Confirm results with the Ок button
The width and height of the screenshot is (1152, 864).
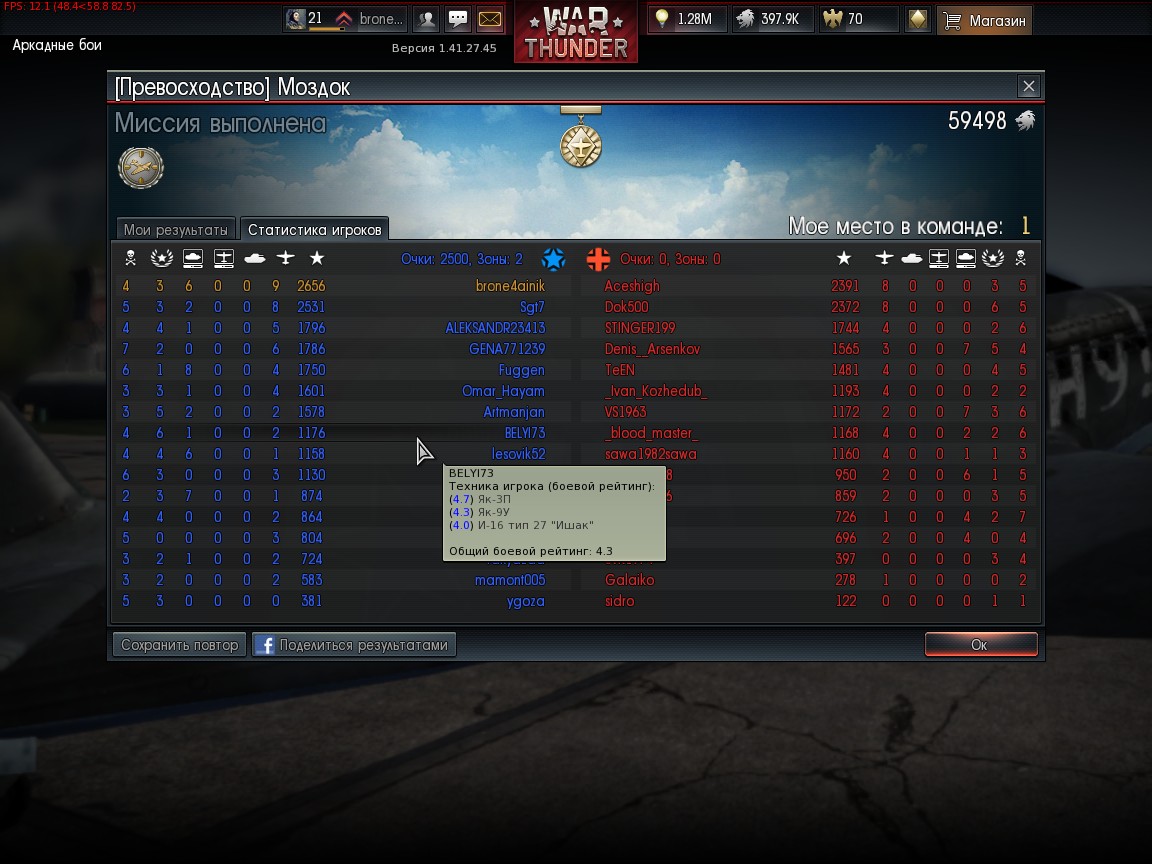[979, 645]
